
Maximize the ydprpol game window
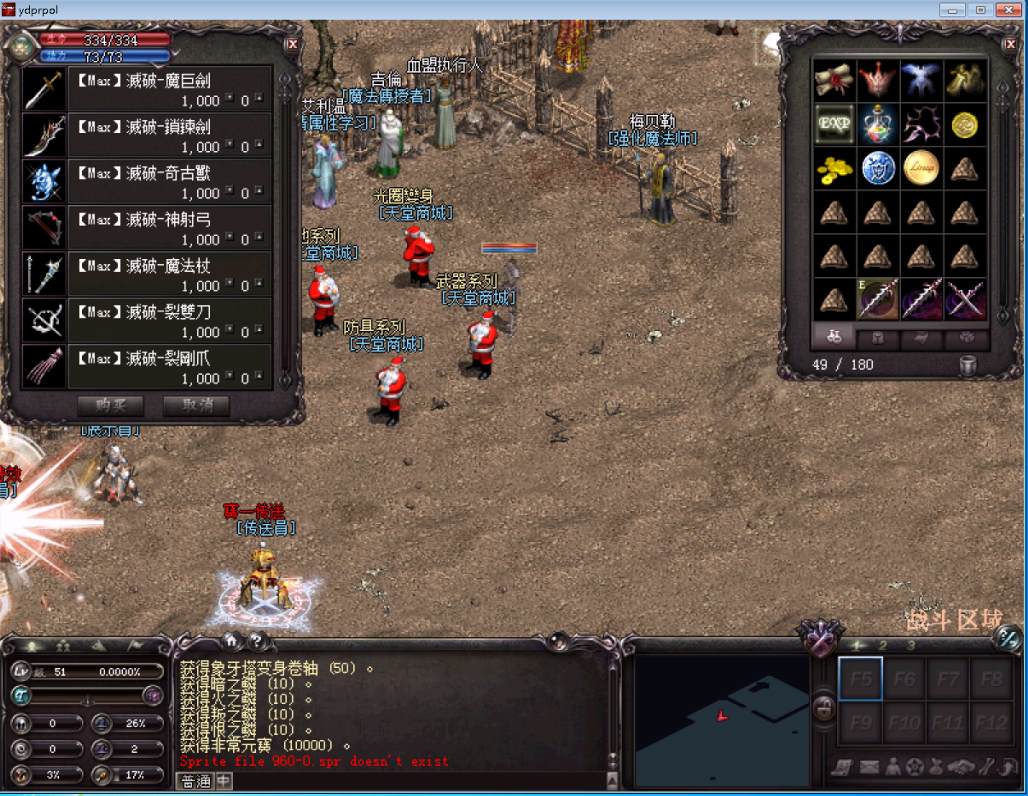981,9
